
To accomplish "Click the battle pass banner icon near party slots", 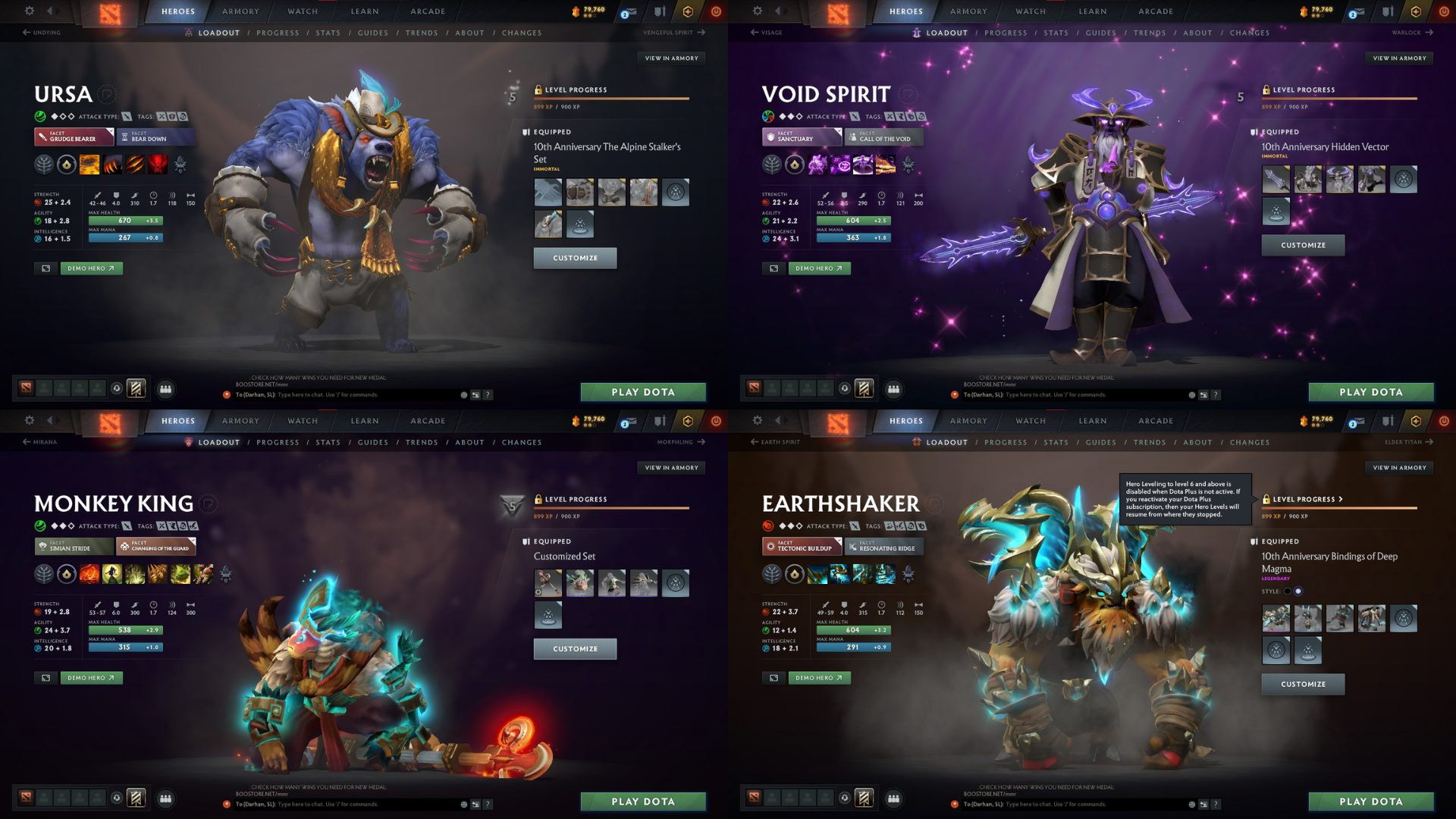I will click(x=135, y=388).
